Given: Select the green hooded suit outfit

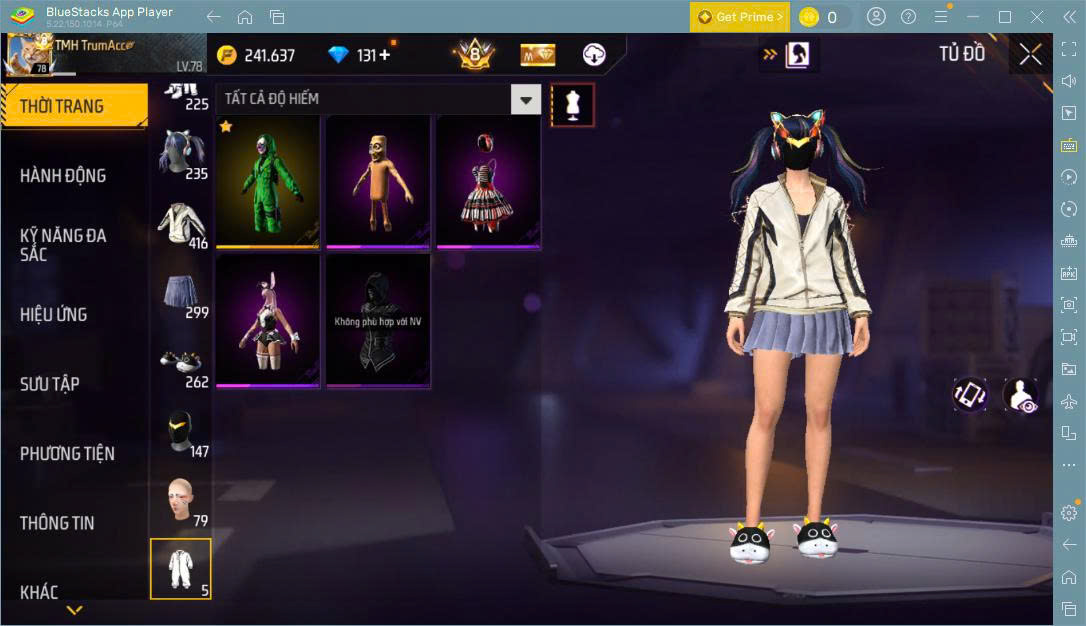Looking at the screenshot, I should (x=267, y=181).
